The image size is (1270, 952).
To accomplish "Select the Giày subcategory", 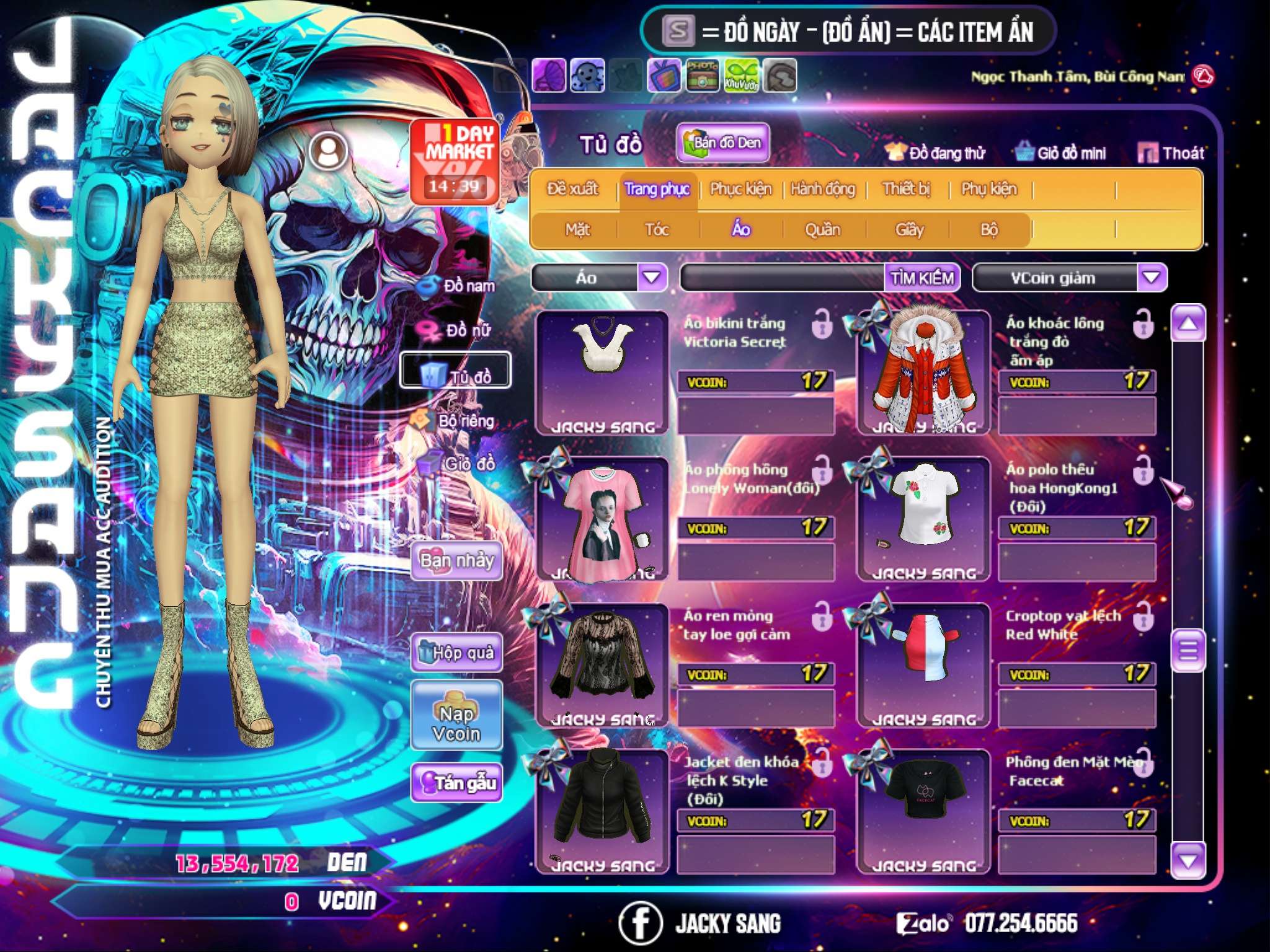I will click(x=909, y=230).
